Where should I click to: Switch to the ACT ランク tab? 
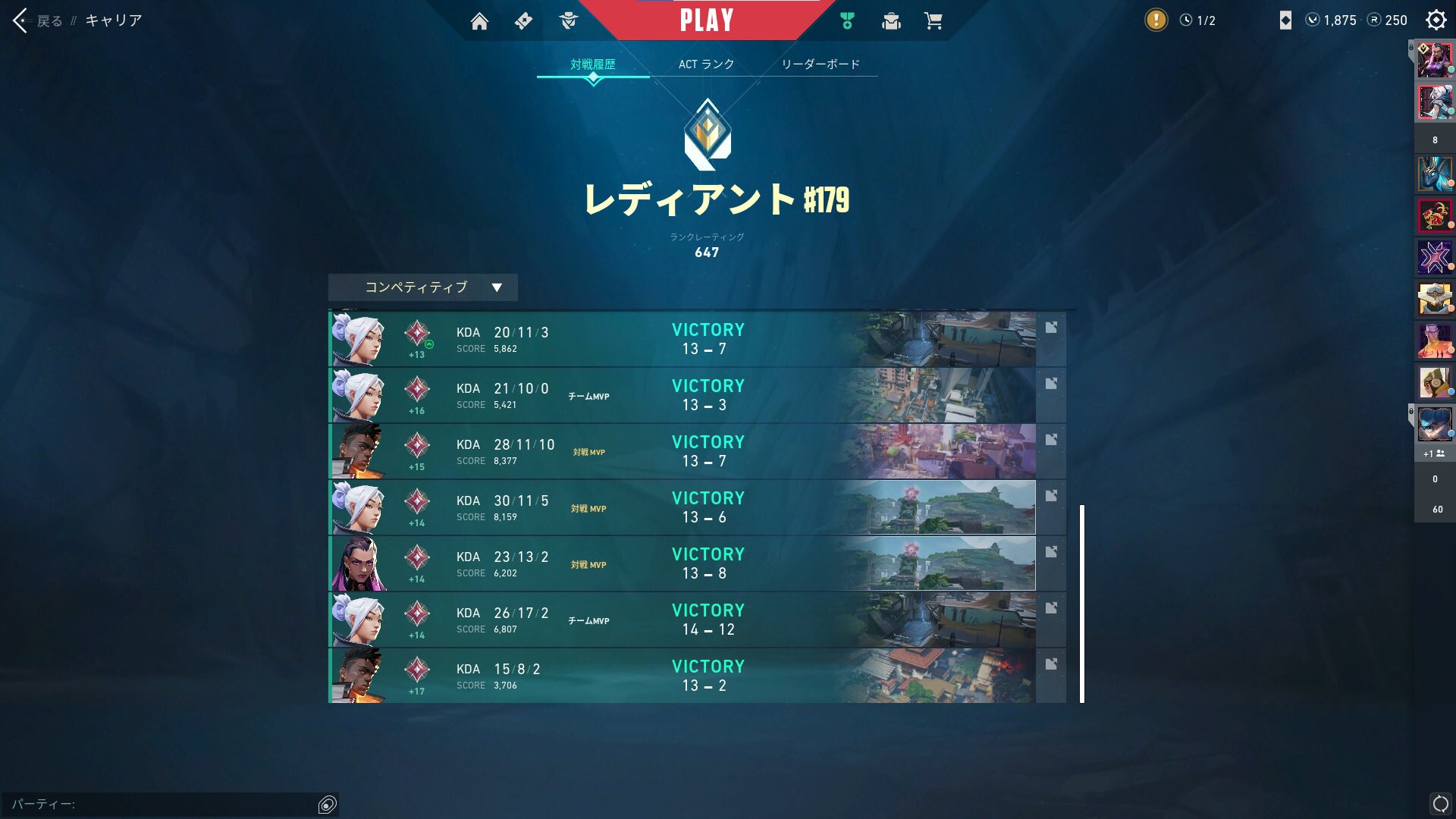coord(706,64)
